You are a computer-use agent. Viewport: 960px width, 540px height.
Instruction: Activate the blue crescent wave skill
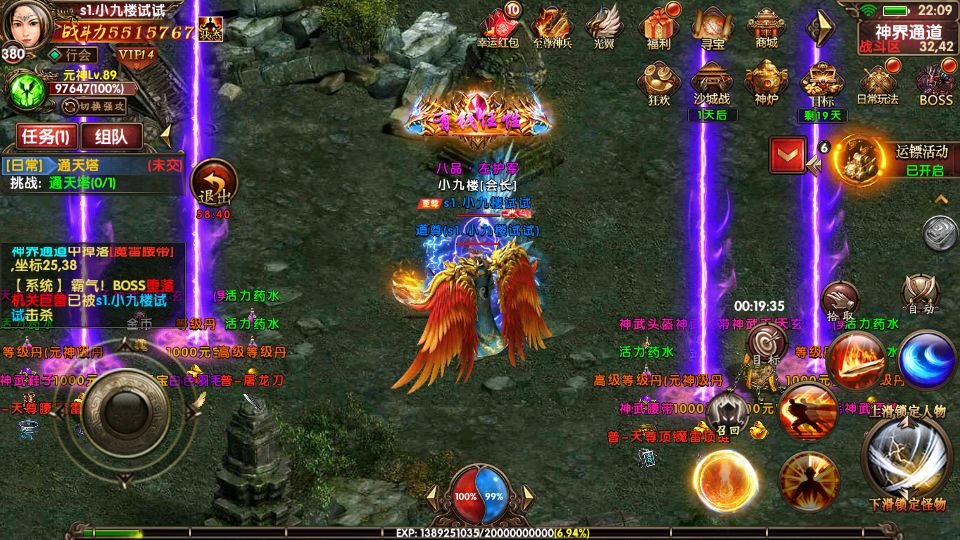click(x=926, y=359)
